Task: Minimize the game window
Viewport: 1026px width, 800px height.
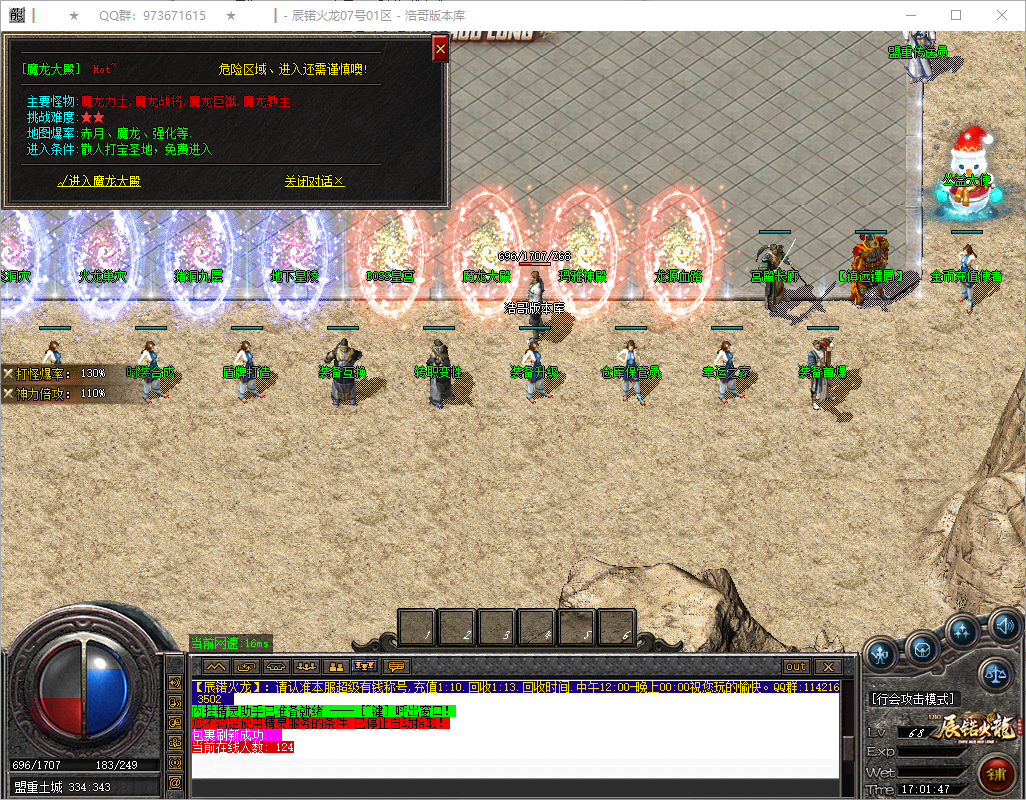Action: click(x=910, y=15)
